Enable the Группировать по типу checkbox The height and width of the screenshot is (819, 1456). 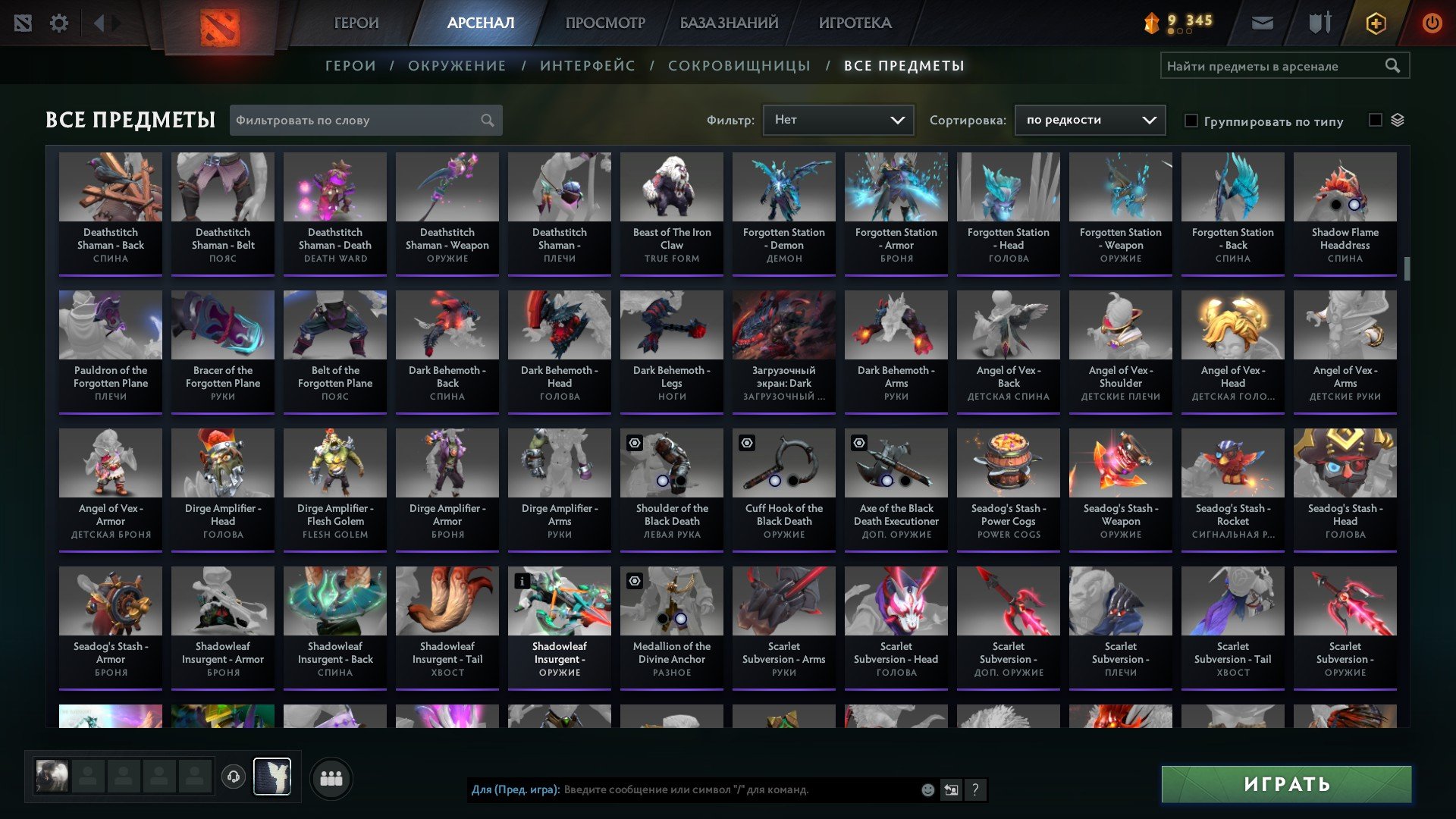click(1191, 121)
